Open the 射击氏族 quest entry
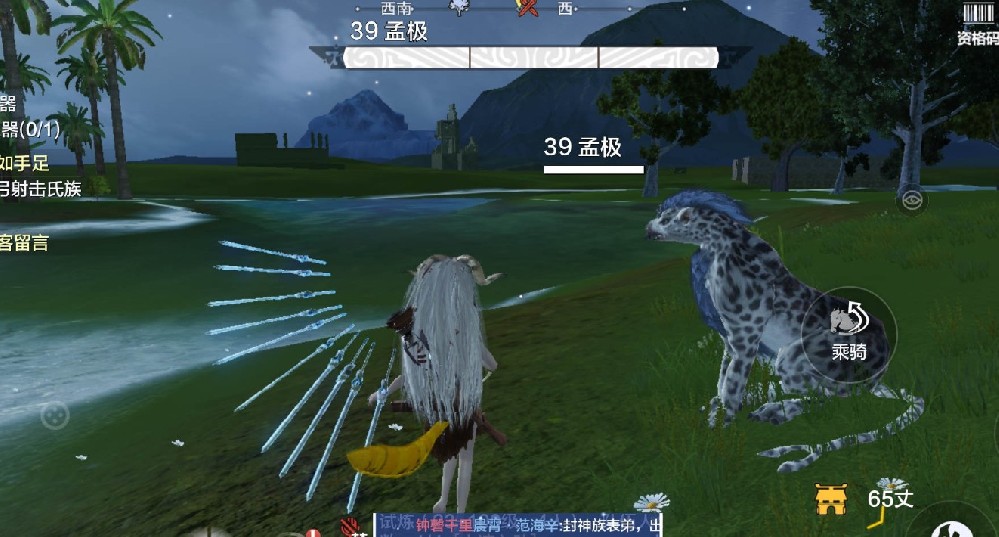The width and height of the screenshot is (999, 537). pos(40,187)
